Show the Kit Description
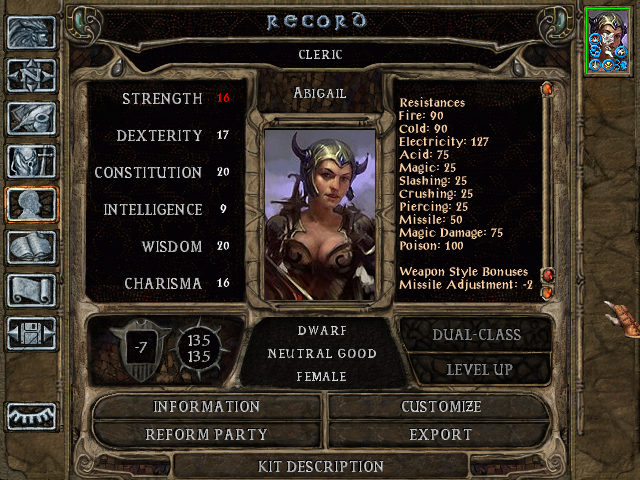The image size is (640, 480). click(x=320, y=466)
